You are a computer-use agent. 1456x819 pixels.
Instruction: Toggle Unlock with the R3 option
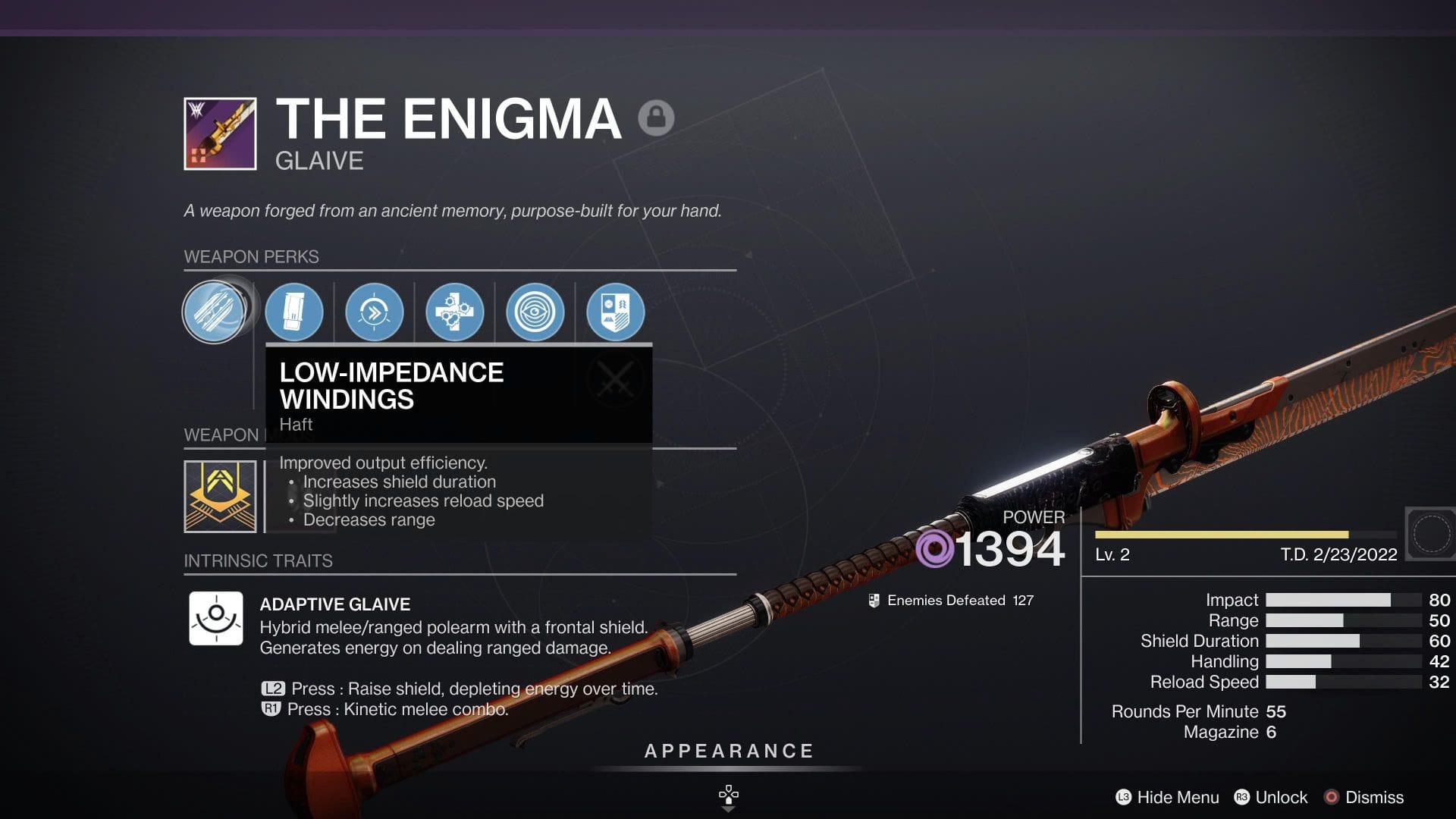[1271, 797]
